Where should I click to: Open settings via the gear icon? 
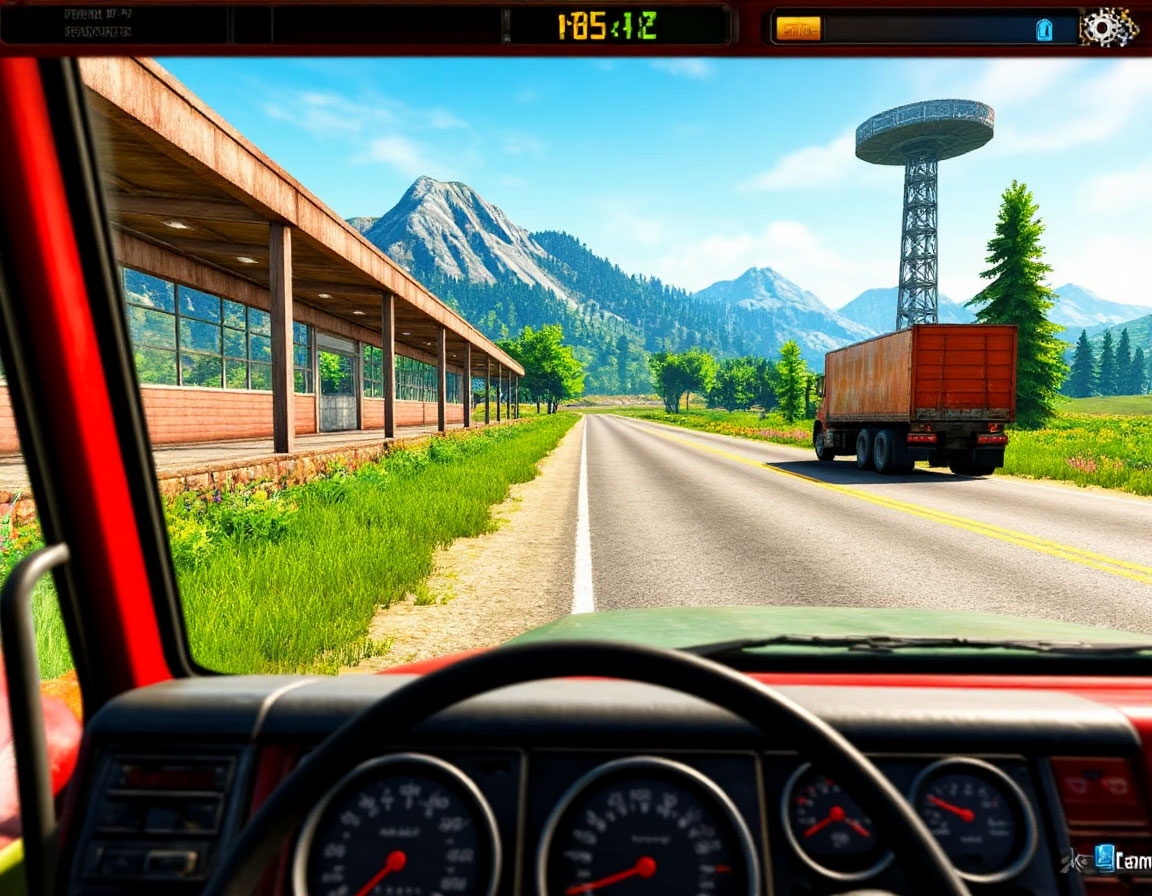(1108, 27)
